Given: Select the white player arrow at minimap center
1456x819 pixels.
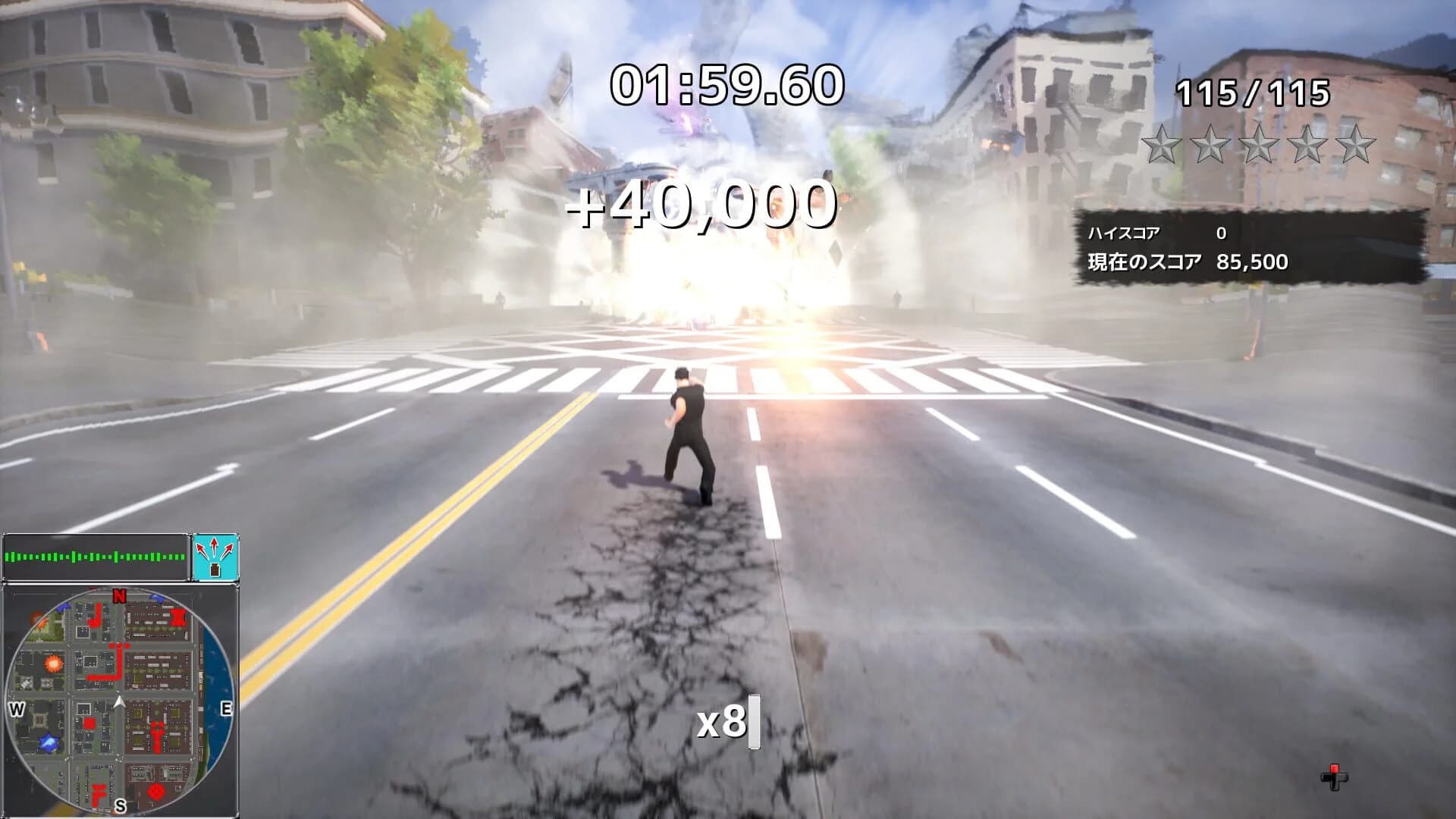Looking at the screenshot, I should pos(119,701).
